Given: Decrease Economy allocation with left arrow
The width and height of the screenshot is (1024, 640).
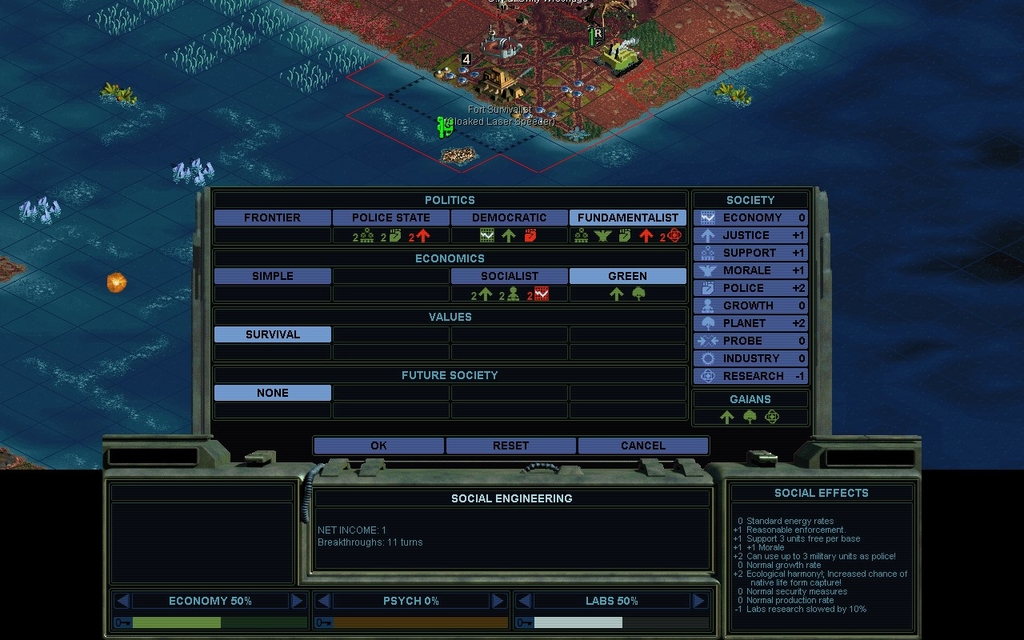Looking at the screenshot, I should click(123, 601).
